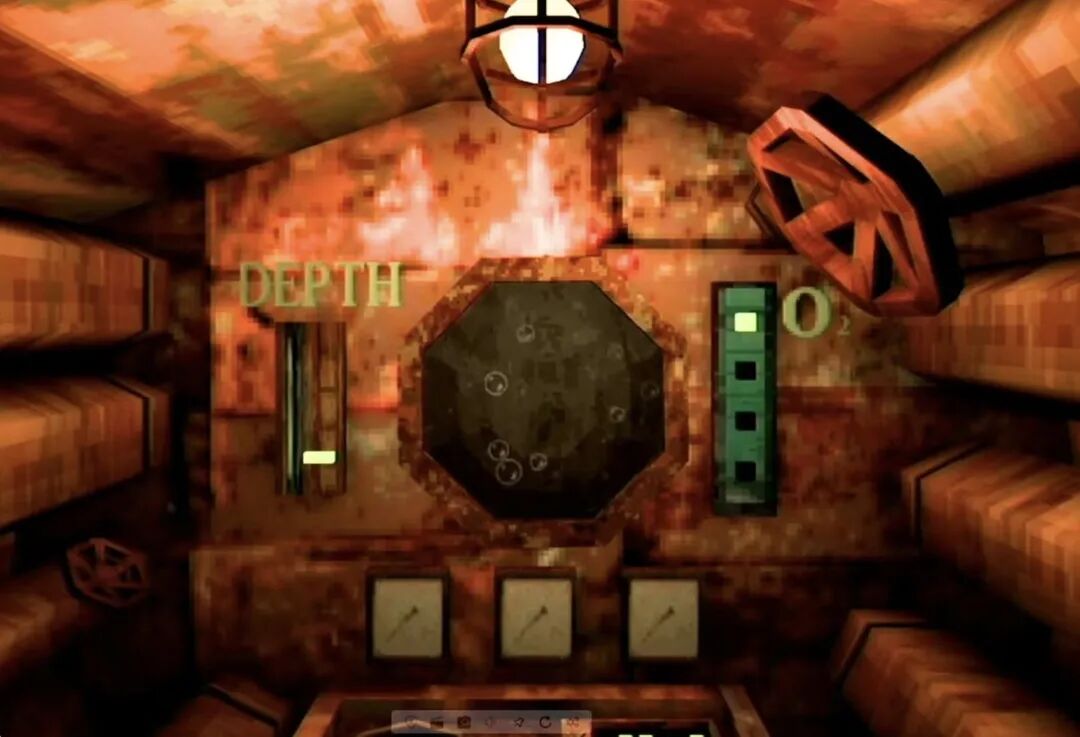Screen dimensions: 1080x737
Task: Take a screenshot with the camera icon
Action: tap(464, 722)
